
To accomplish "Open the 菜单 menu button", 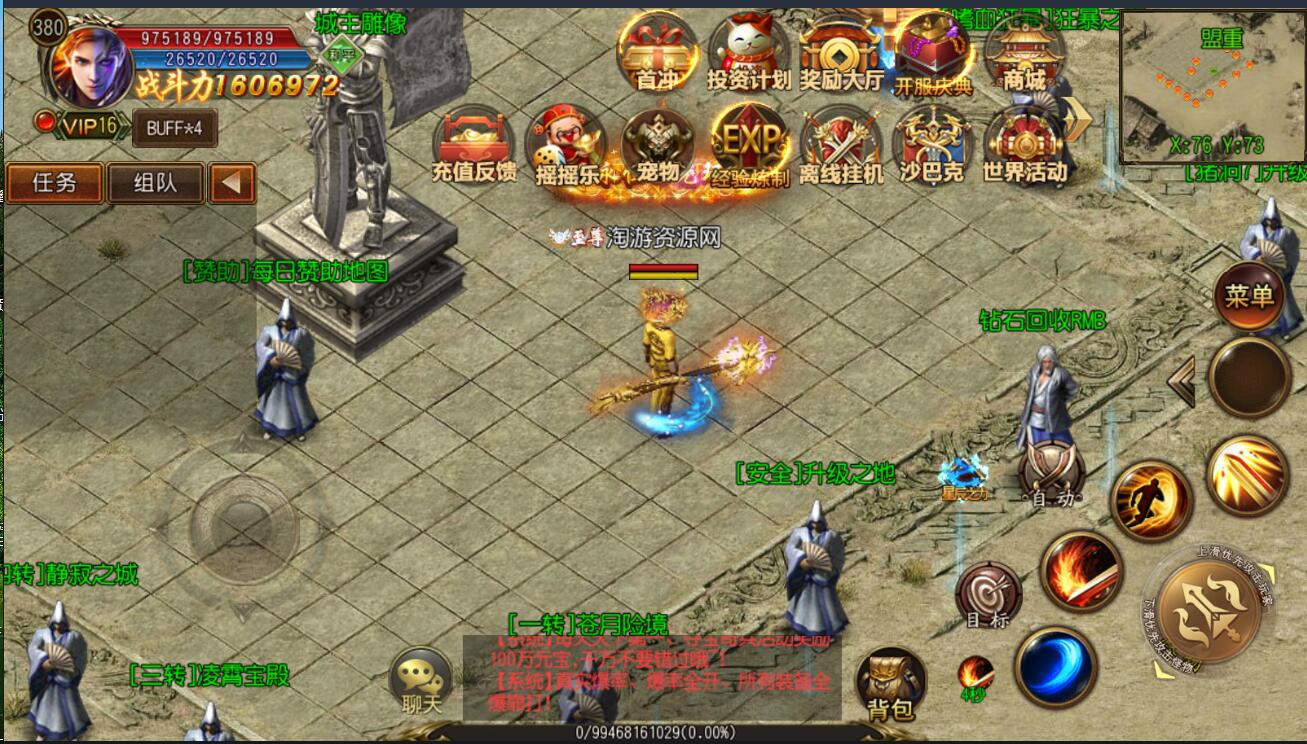I will pyautogui.click(x=1249, y=296).
